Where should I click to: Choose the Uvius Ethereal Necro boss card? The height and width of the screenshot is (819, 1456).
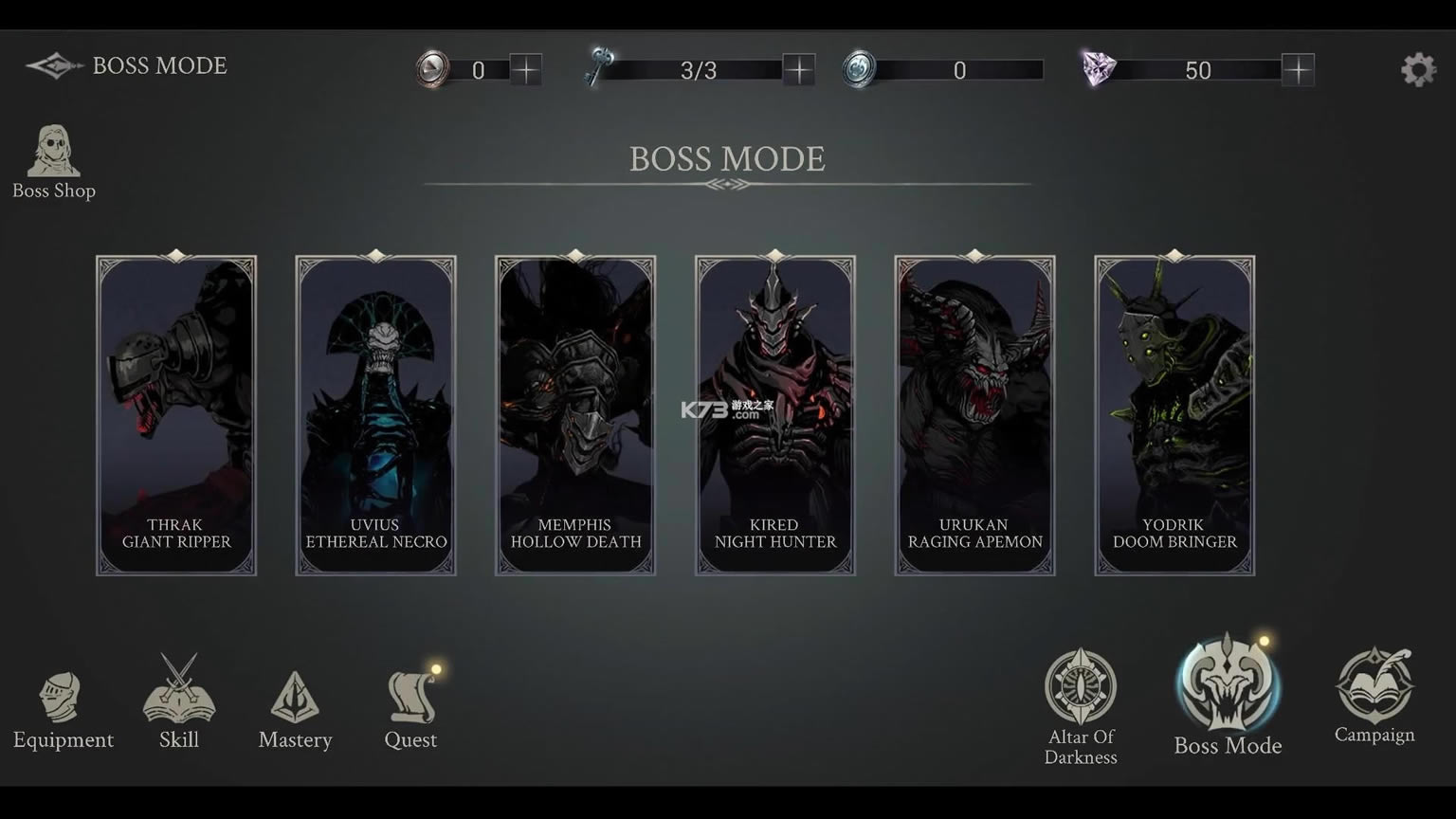376,415
